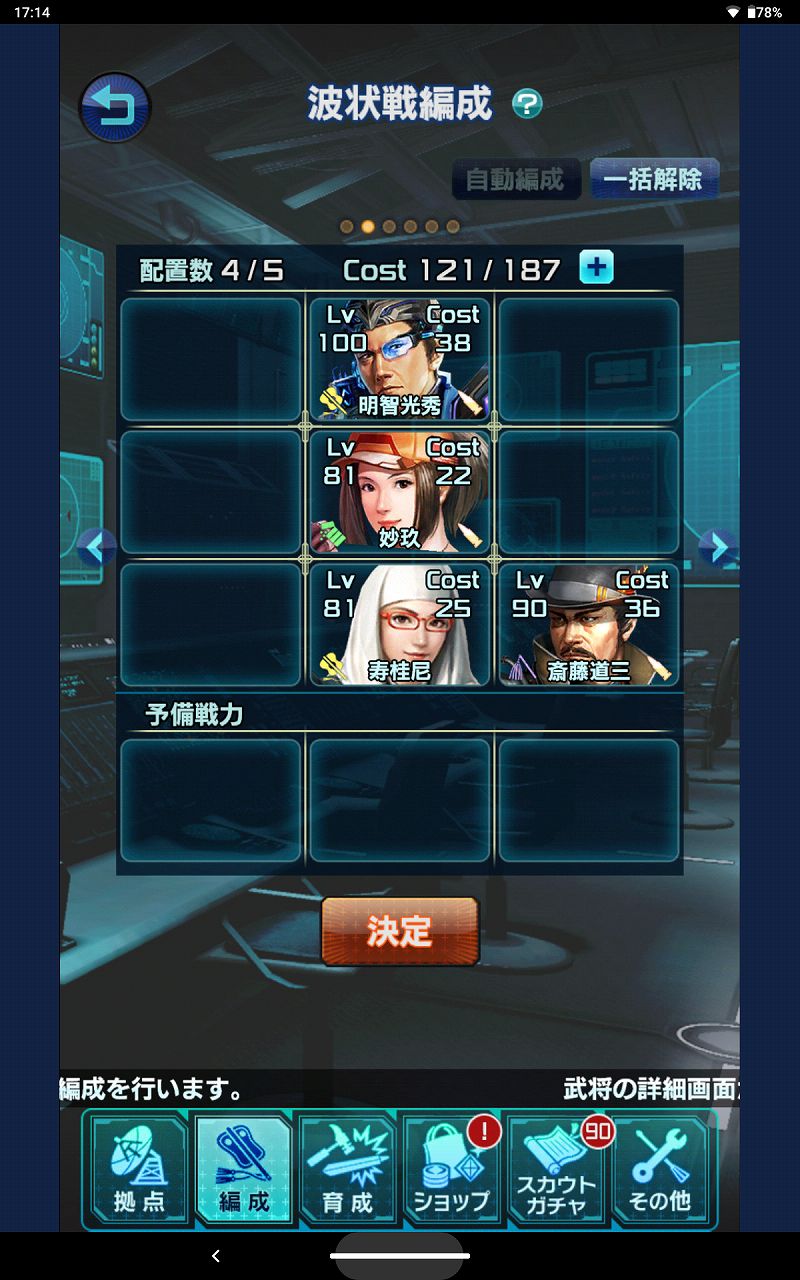Select the 寿桂尼 unit card
Screen dimensions: 800x1280
tap(400, 625)
